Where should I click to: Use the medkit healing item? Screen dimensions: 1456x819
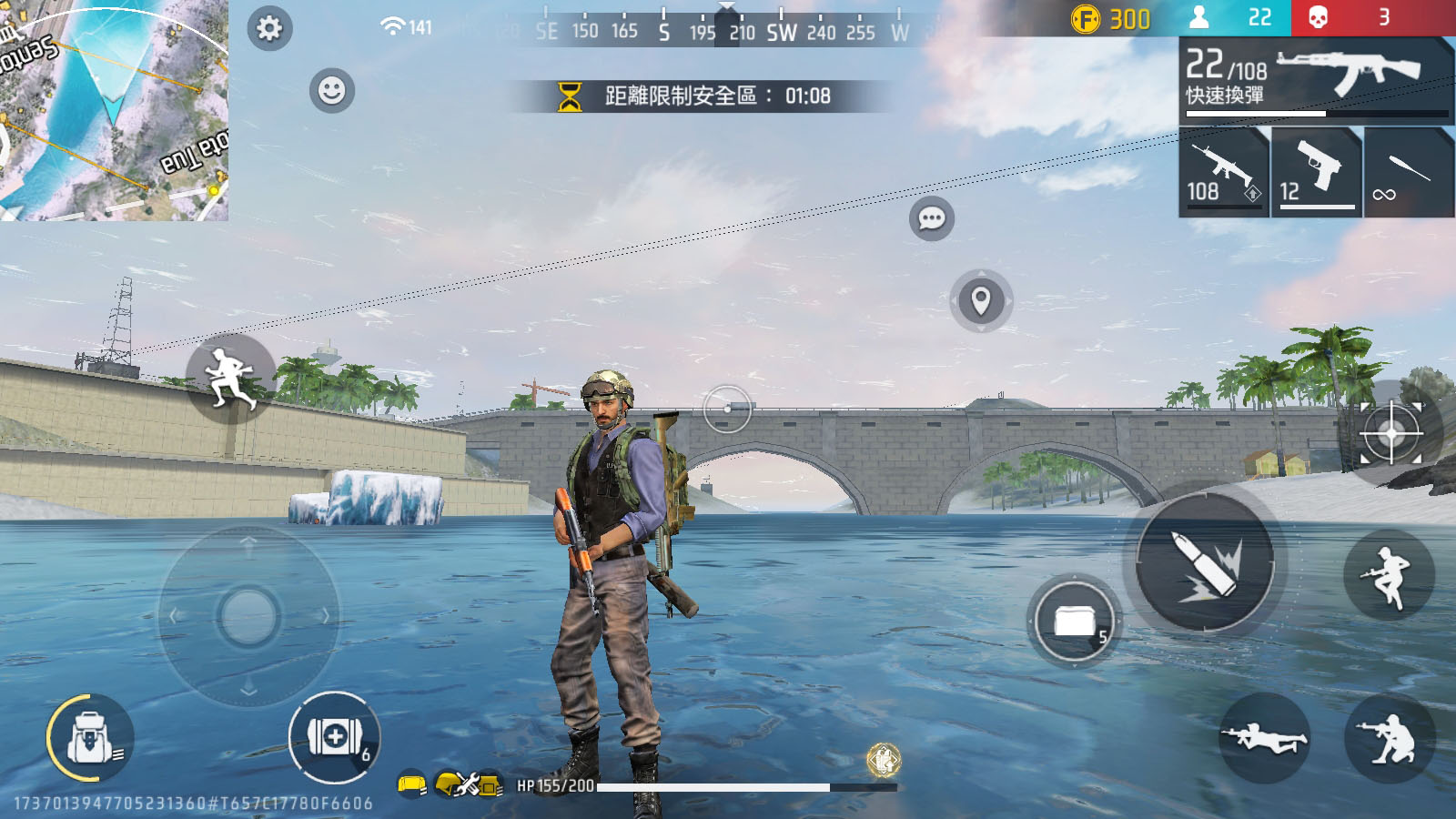(x=334, y=737)
